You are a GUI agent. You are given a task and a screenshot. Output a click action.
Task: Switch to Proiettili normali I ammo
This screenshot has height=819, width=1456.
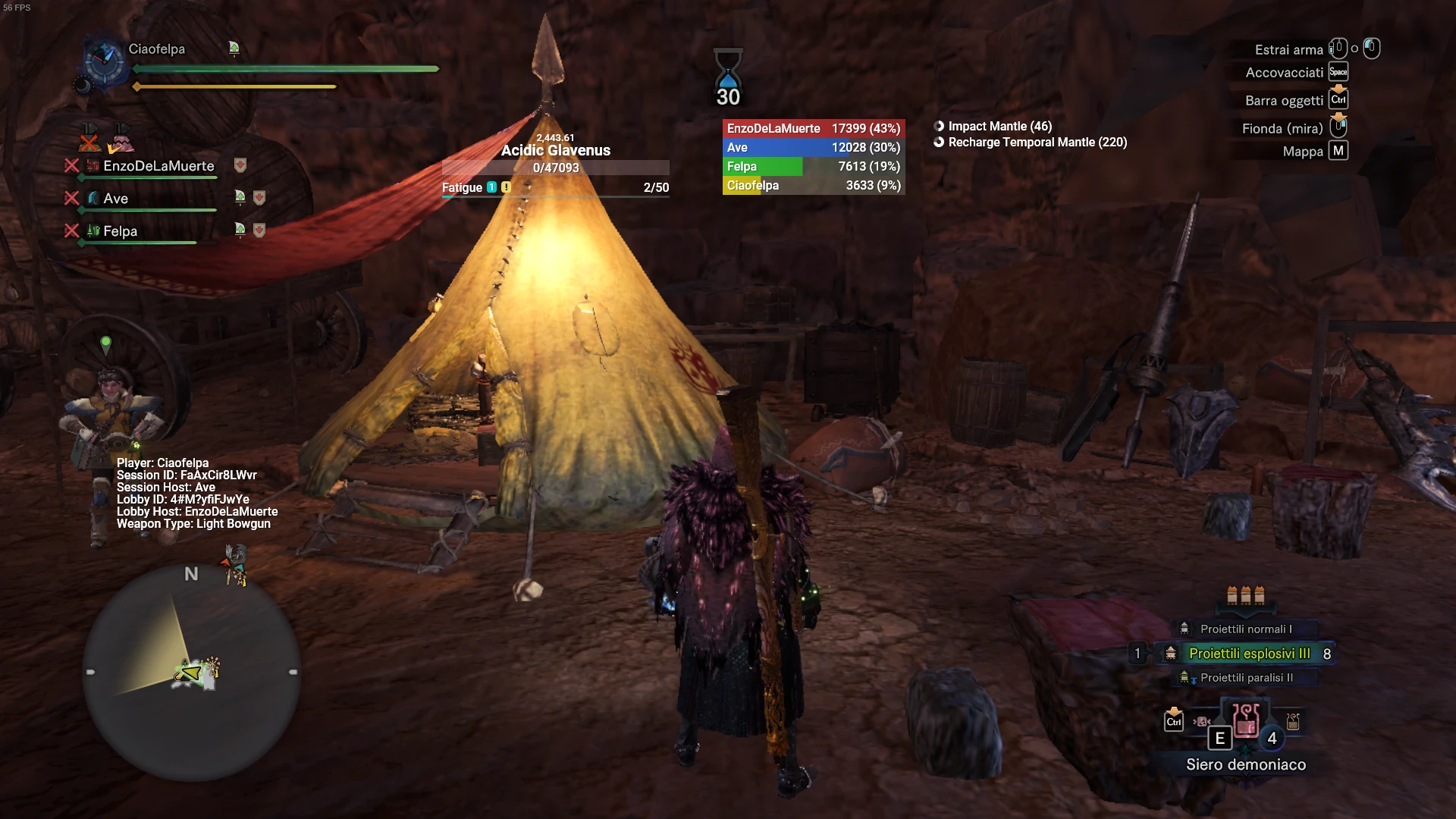coord(1245,629)
